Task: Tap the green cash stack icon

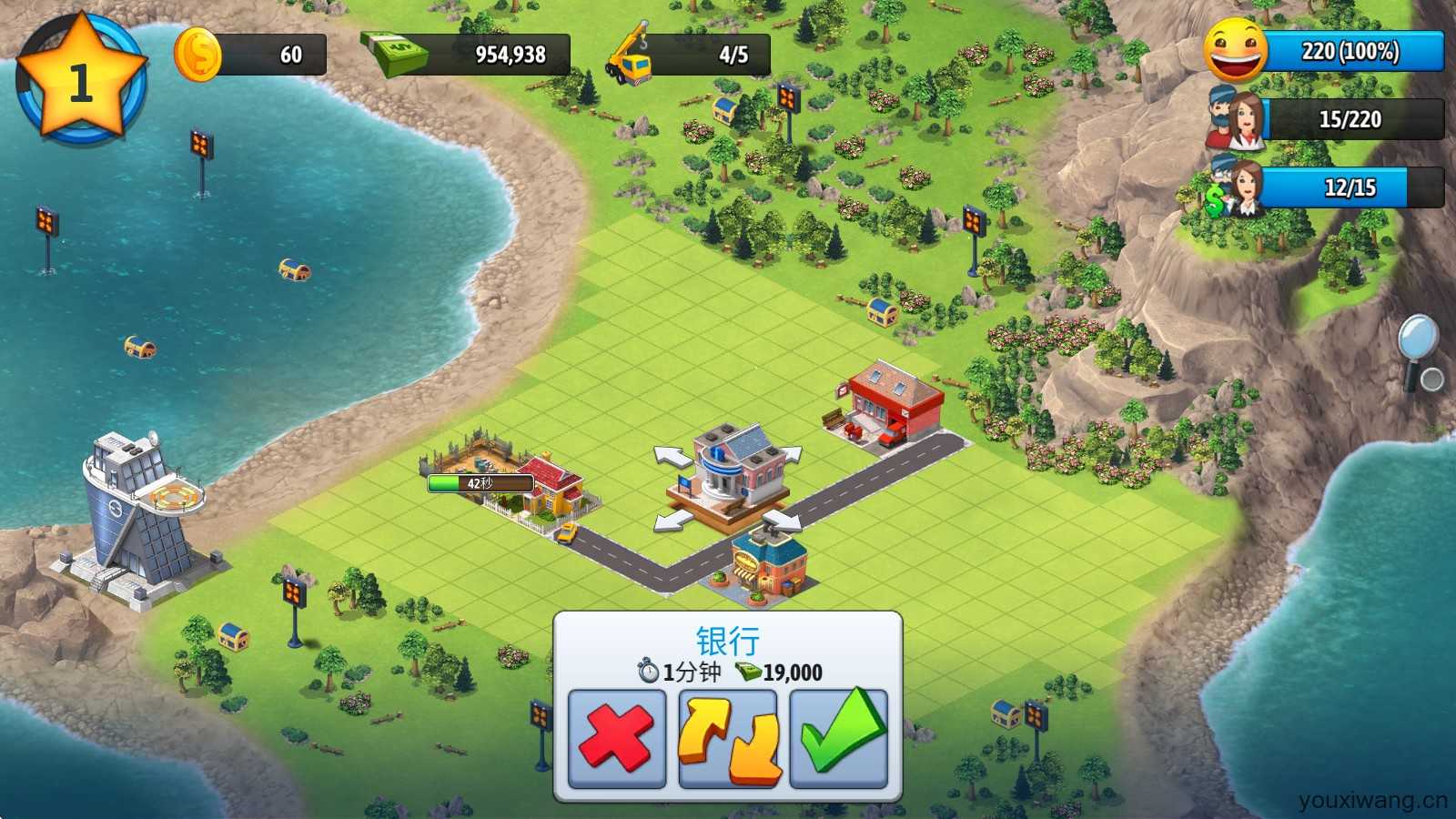Action: coord(395,55)
